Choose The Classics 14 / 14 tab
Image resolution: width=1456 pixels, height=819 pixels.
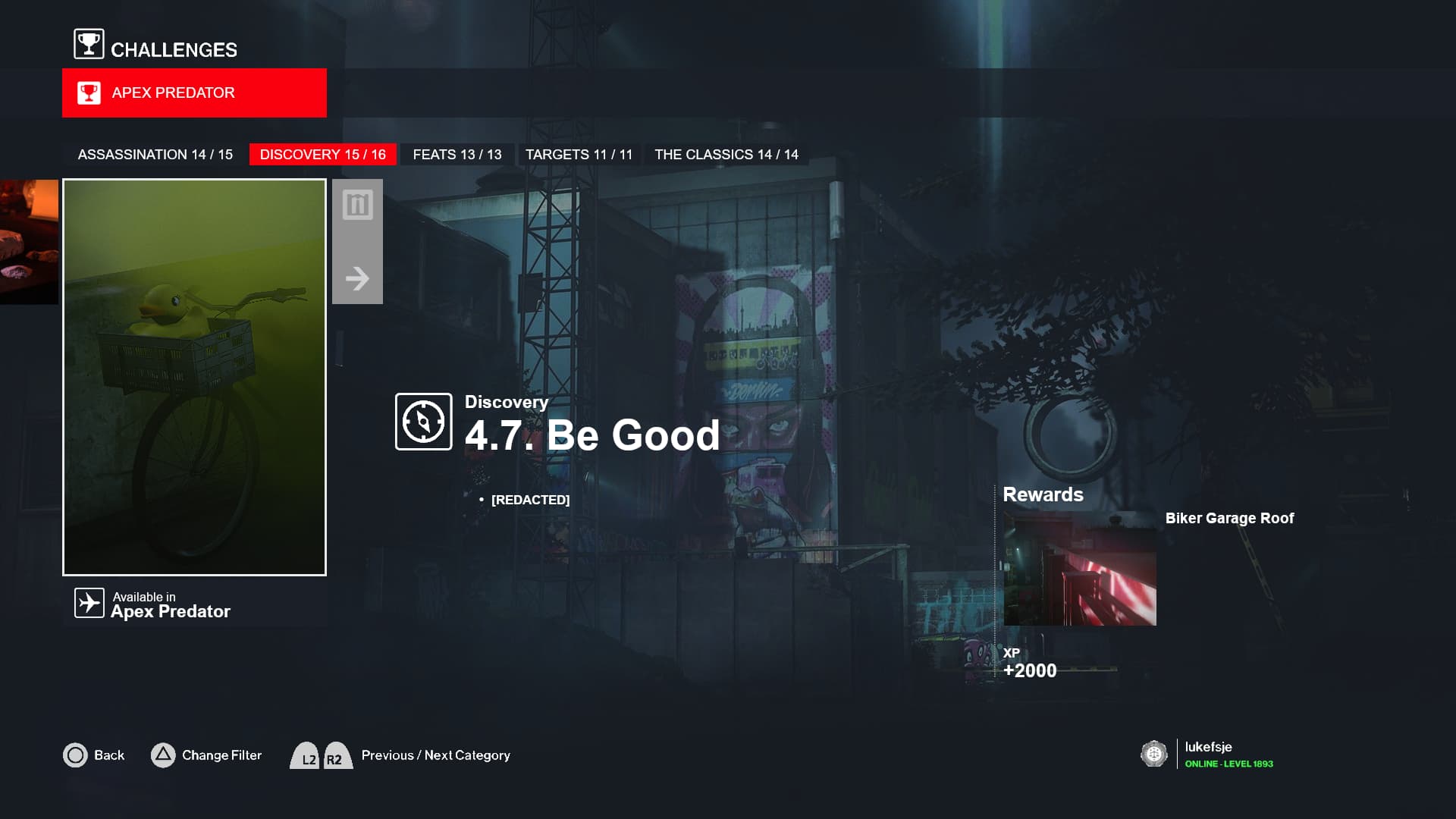(726, 155)
